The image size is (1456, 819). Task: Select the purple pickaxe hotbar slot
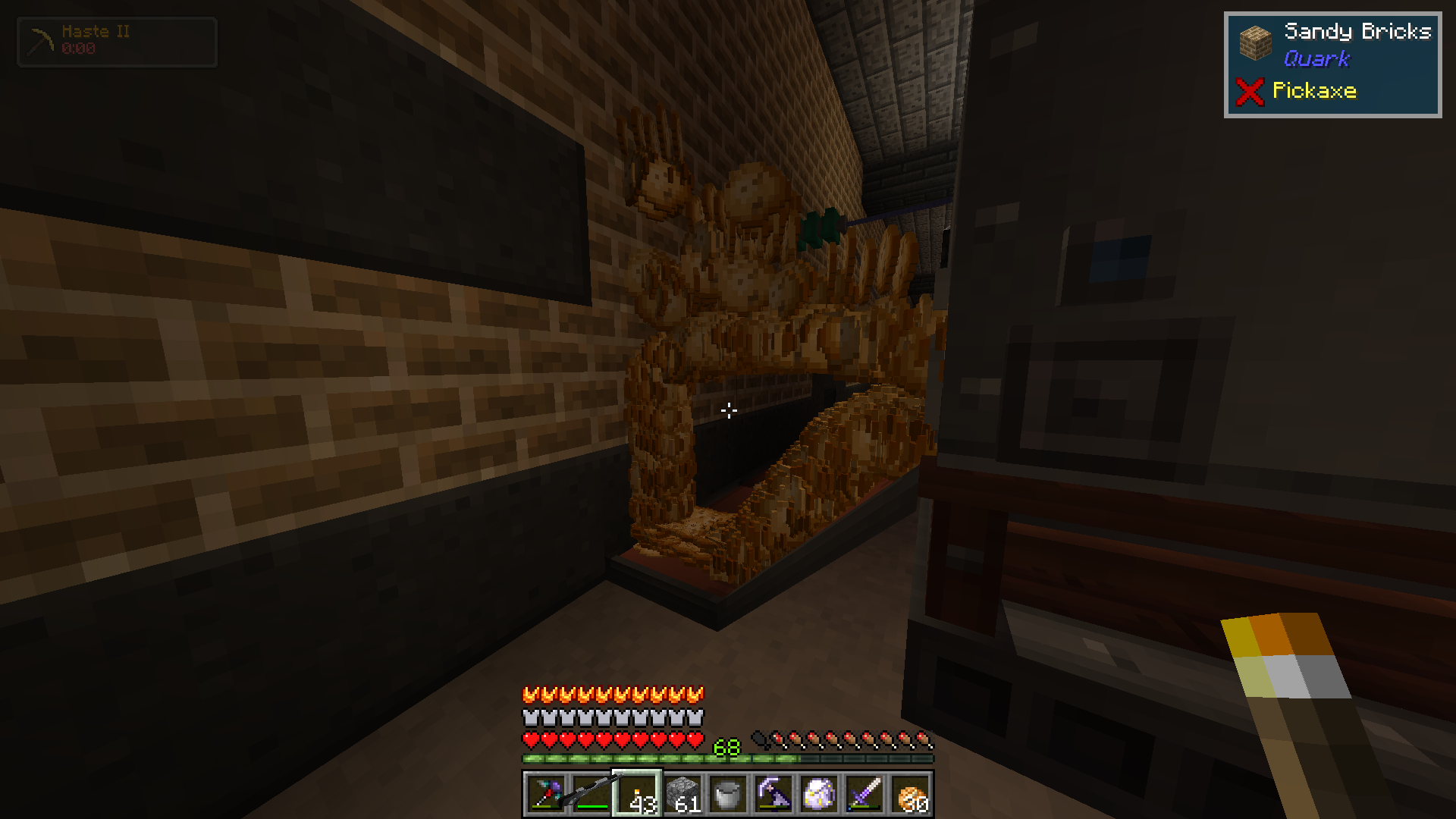[773, 794]
